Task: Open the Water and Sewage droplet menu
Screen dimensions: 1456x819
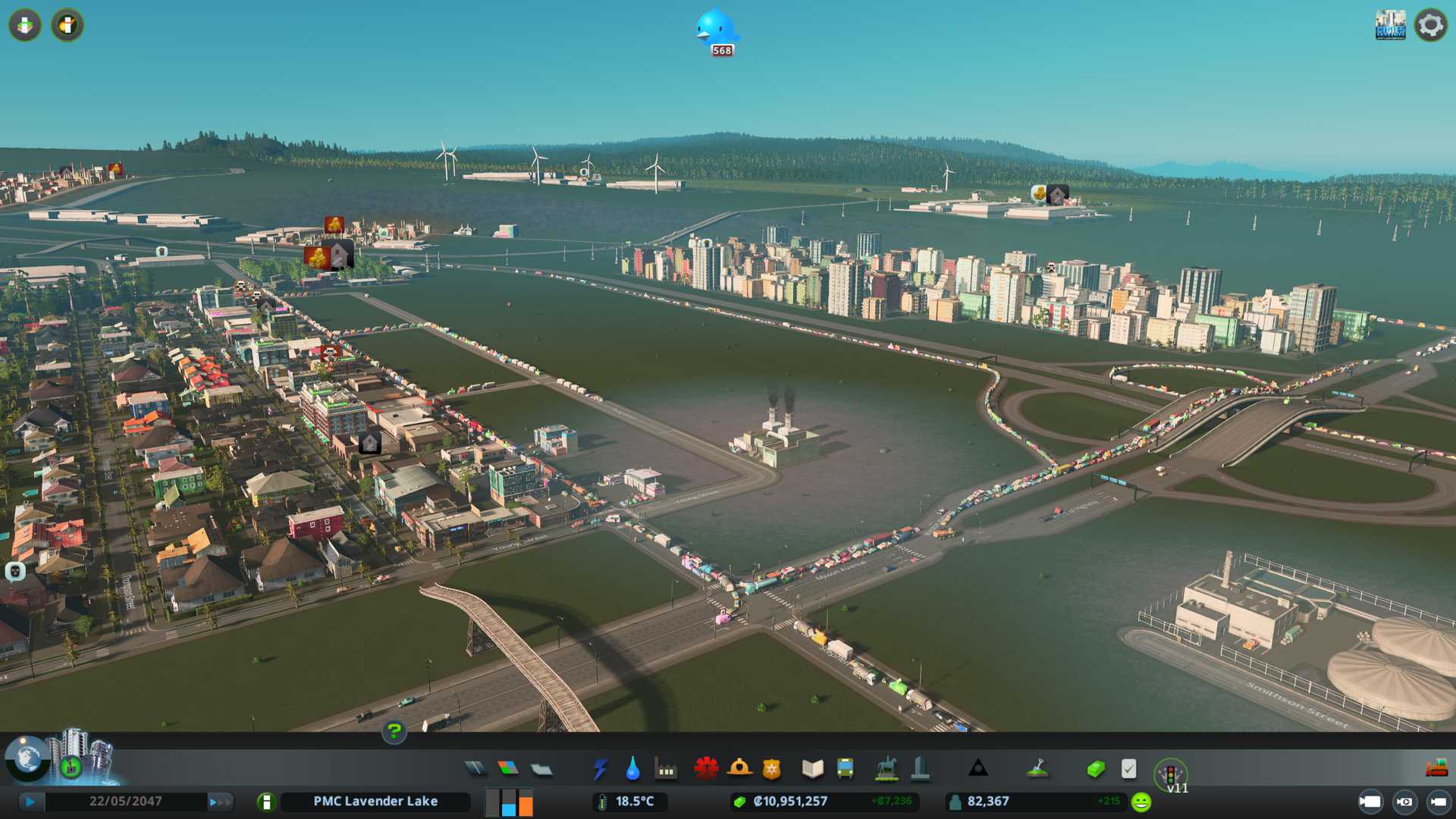Action: pyautogui.click(x=632, y=769)
